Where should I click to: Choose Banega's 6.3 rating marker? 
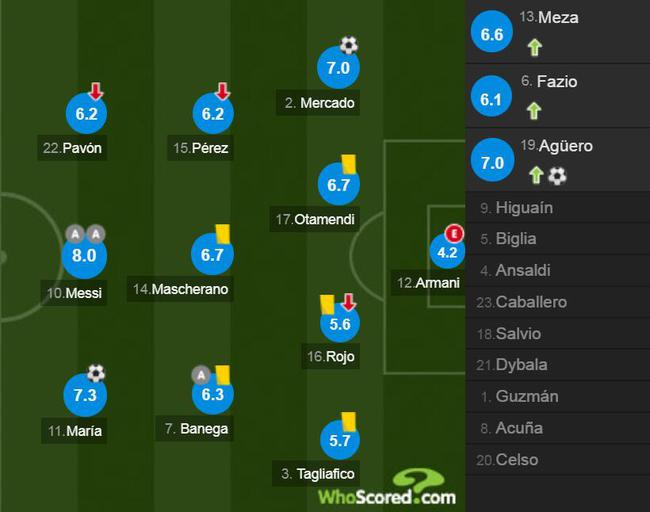click(x=212, y=395)
